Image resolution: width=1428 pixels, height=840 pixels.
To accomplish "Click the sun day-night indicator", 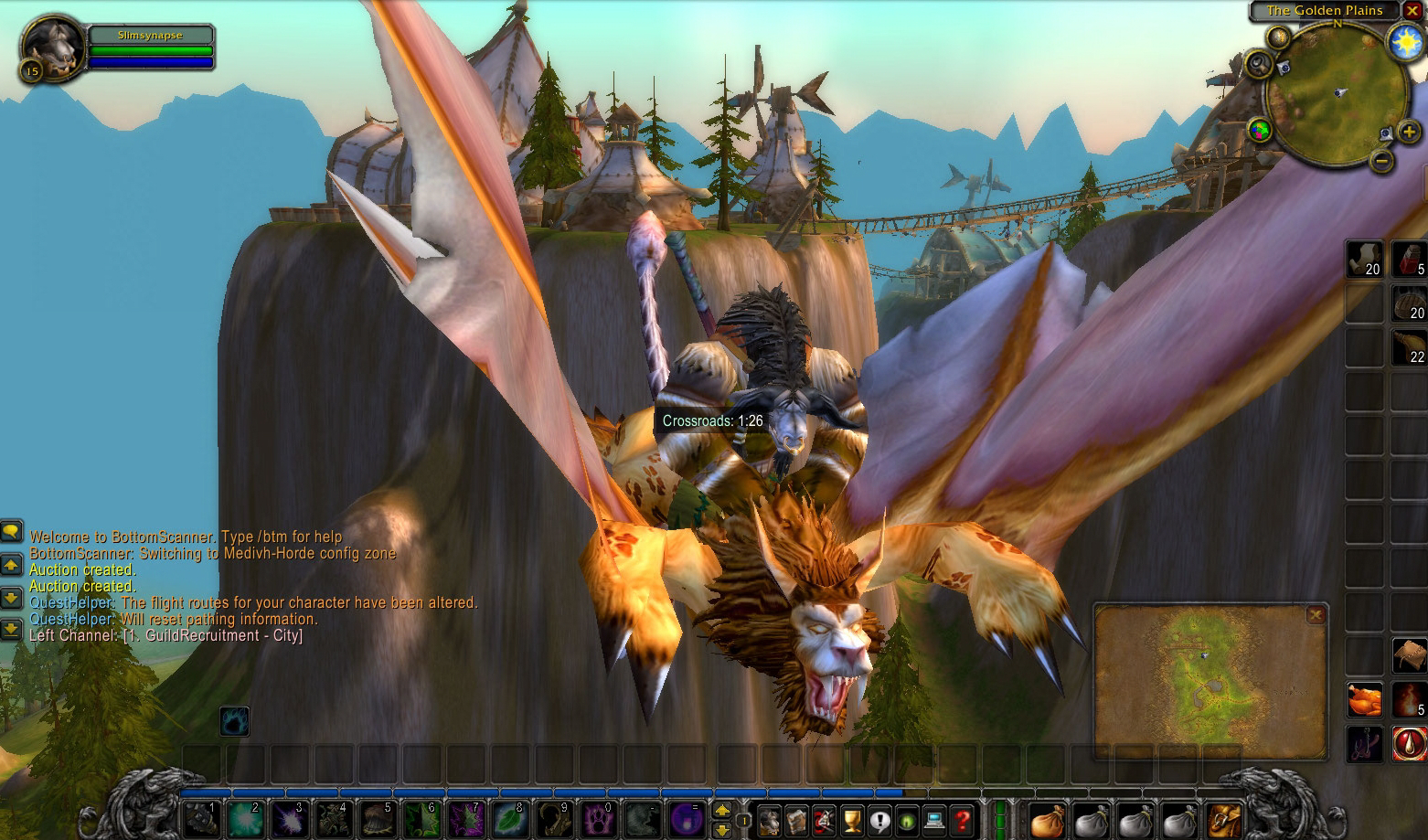I will point(1404,43).
